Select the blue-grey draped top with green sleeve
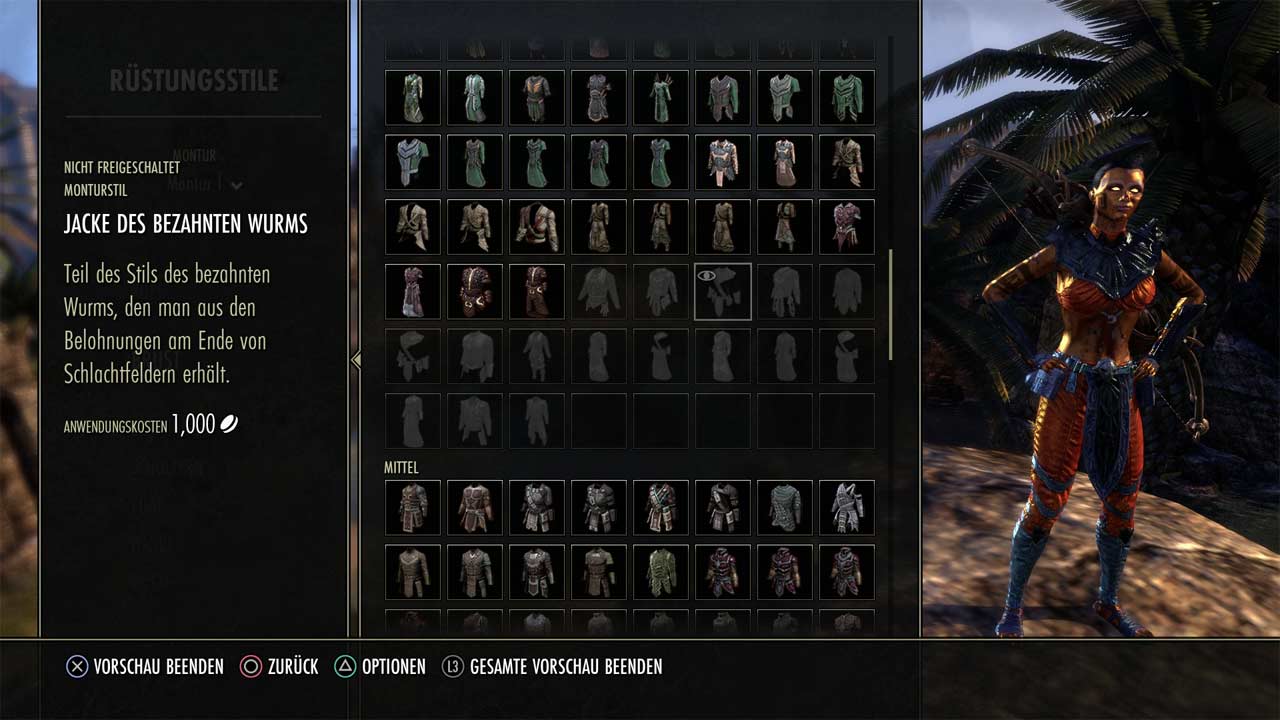Screen dimensions: 1280x720 413,162
